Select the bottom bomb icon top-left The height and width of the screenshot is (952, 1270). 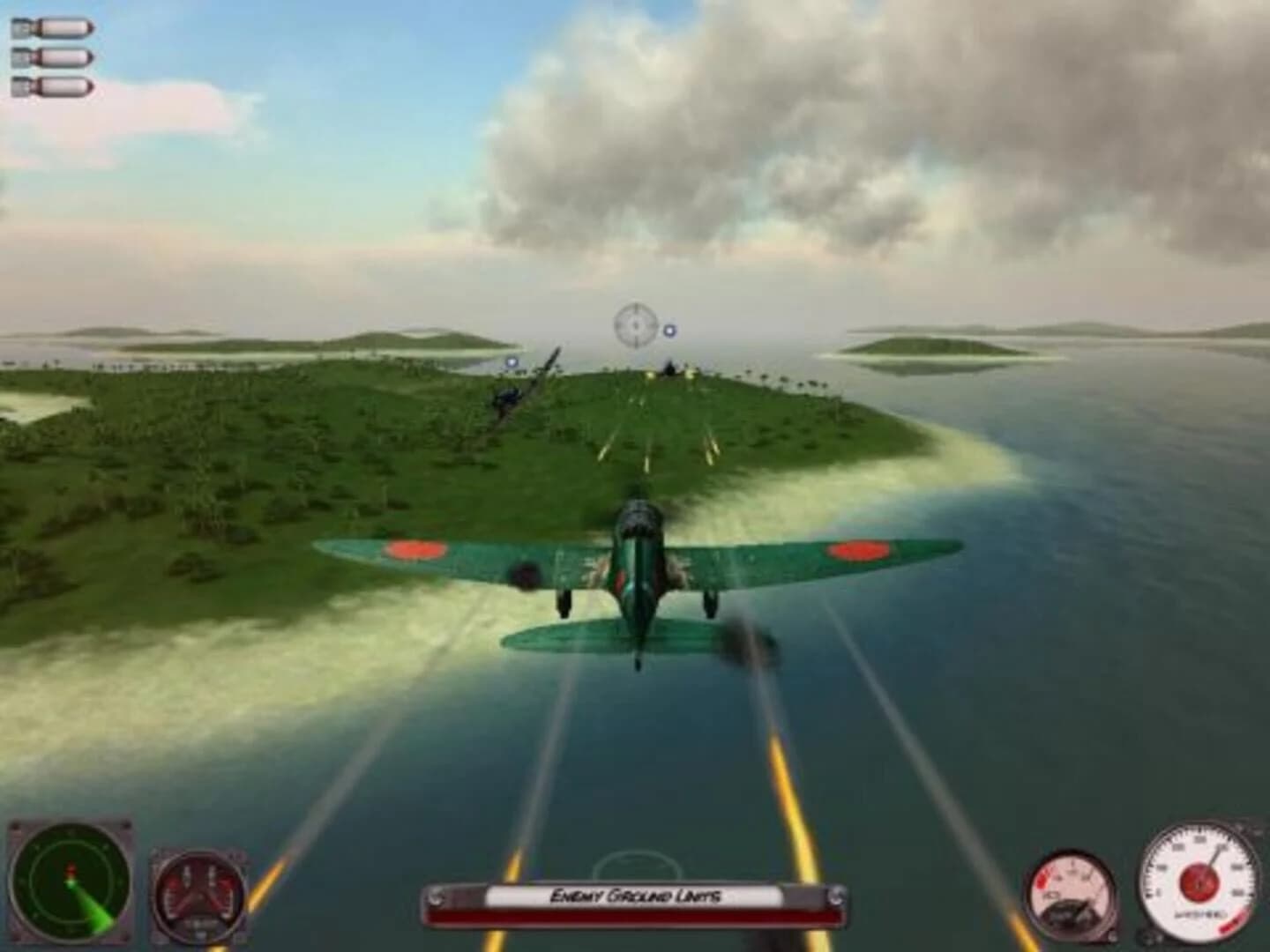pos(53,87)
